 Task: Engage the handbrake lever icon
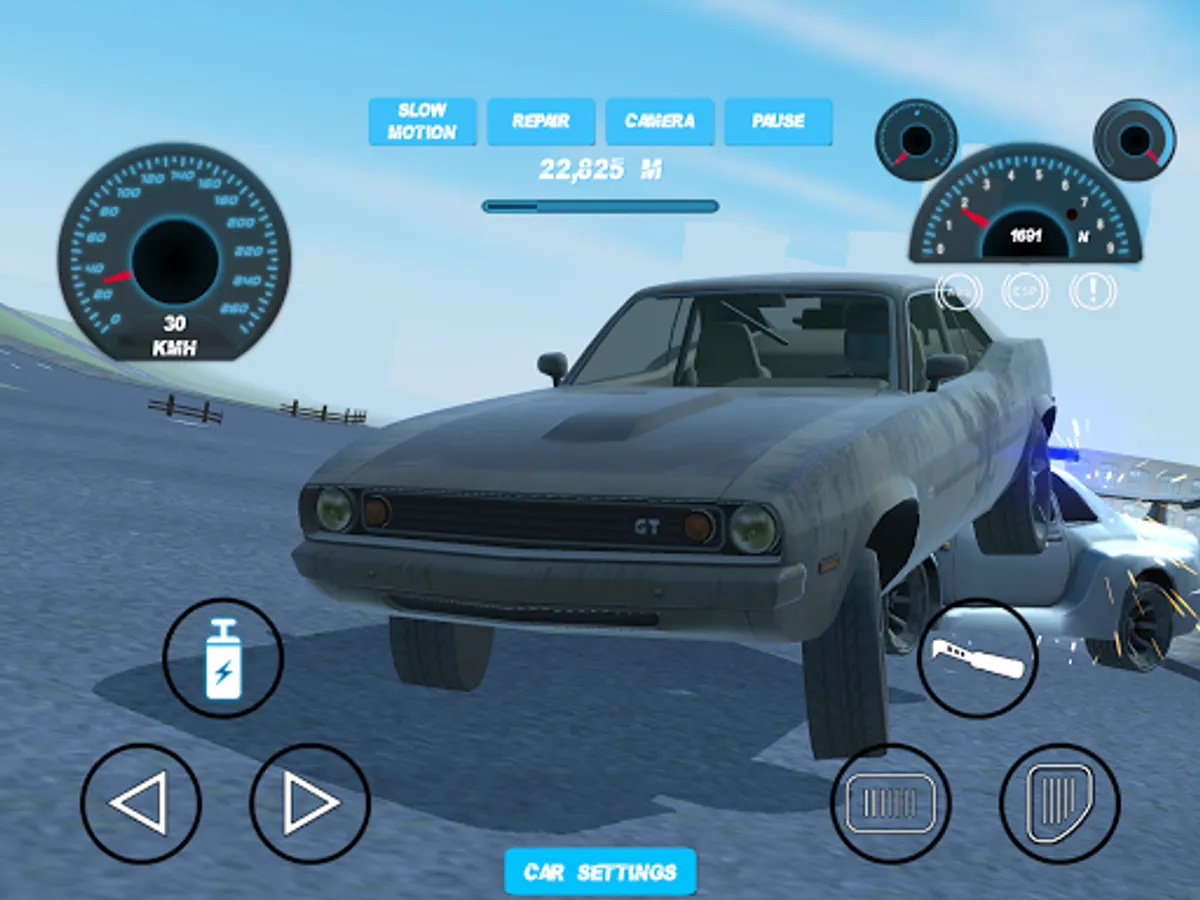click(978, 658)
